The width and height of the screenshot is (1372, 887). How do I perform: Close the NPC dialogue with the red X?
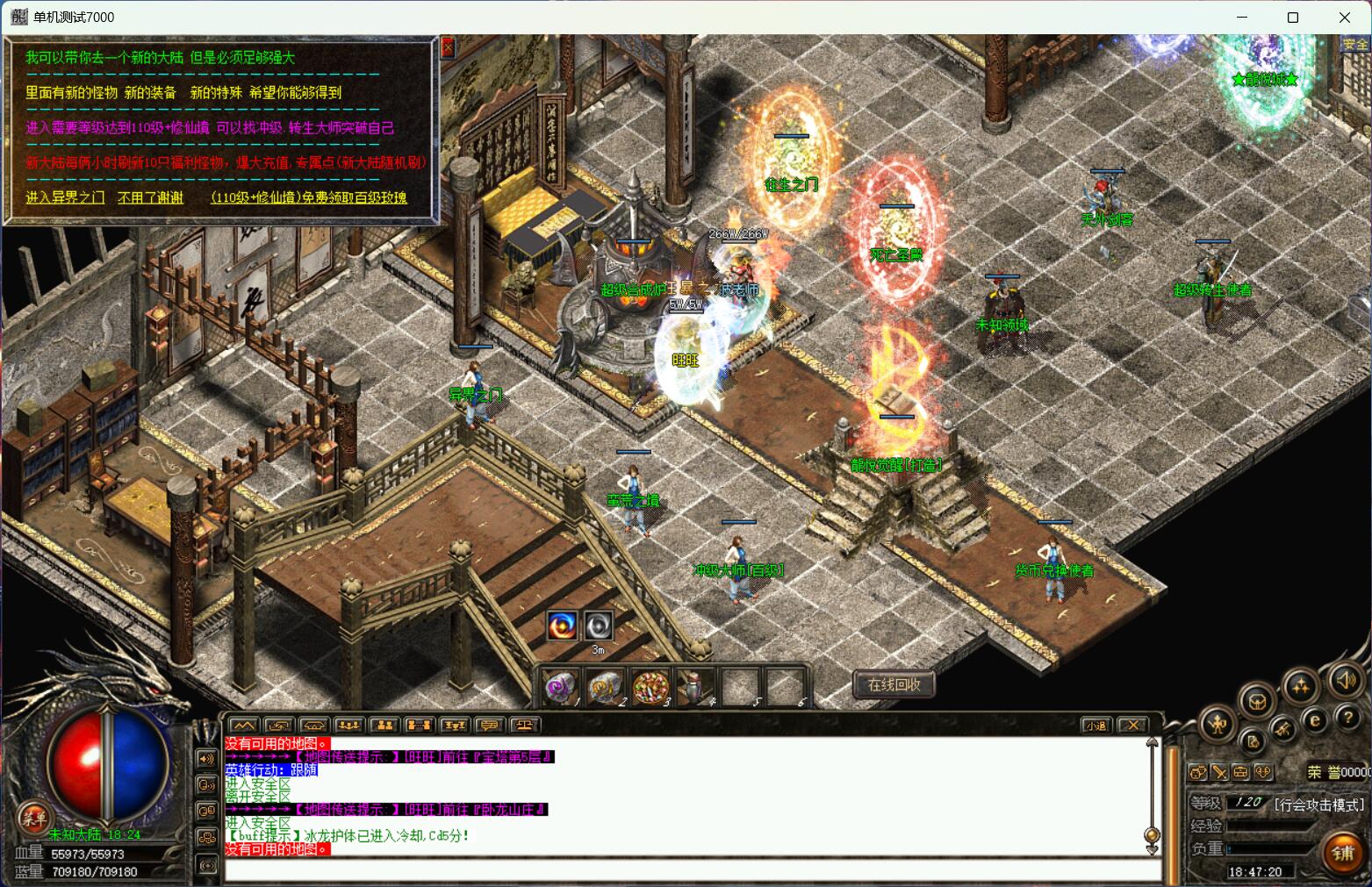pyautogui.click(x=448, y=47)
